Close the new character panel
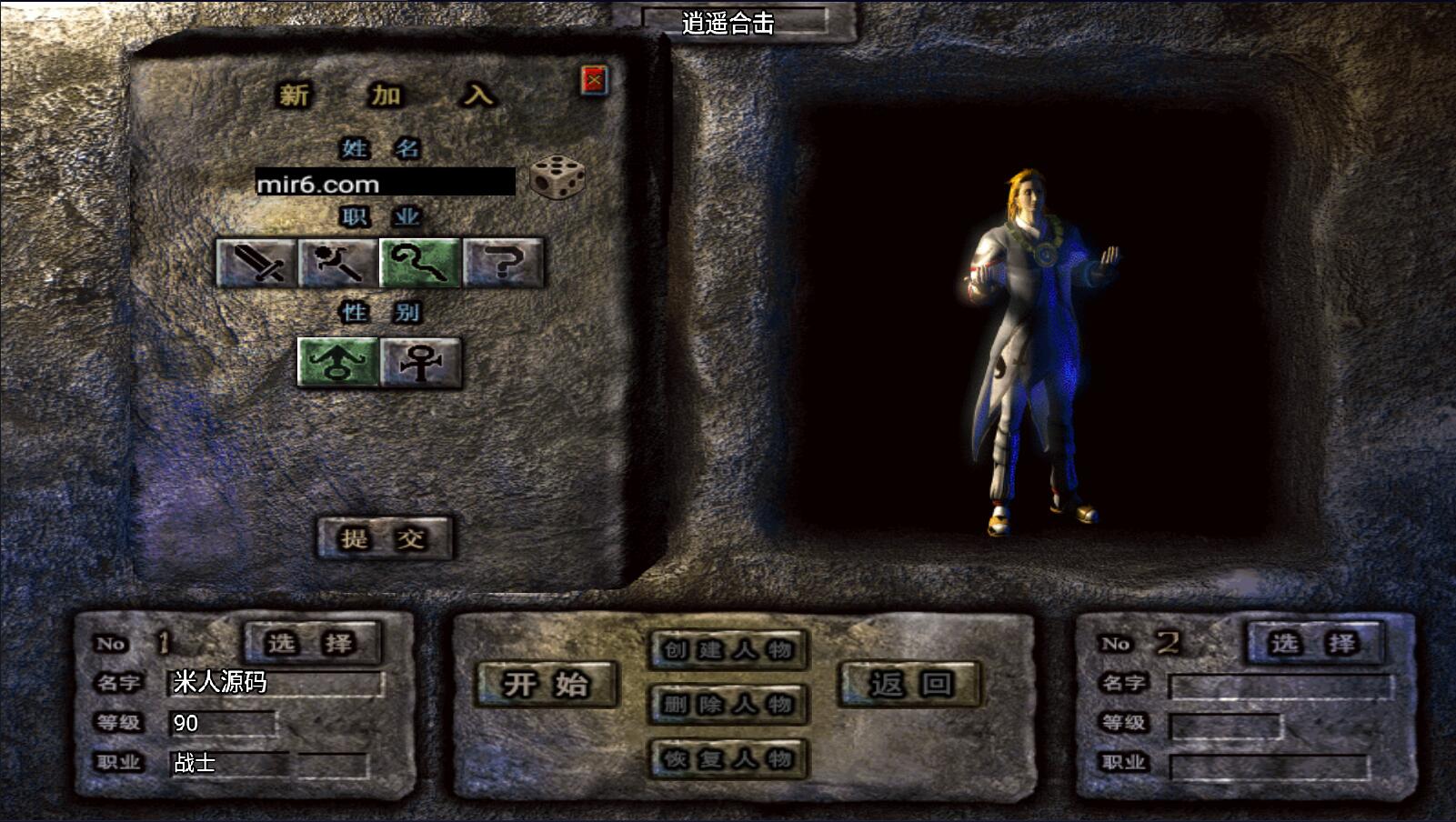Image resolution: width=1456 pixels, height=822 pixels. (x=594, y=81)
